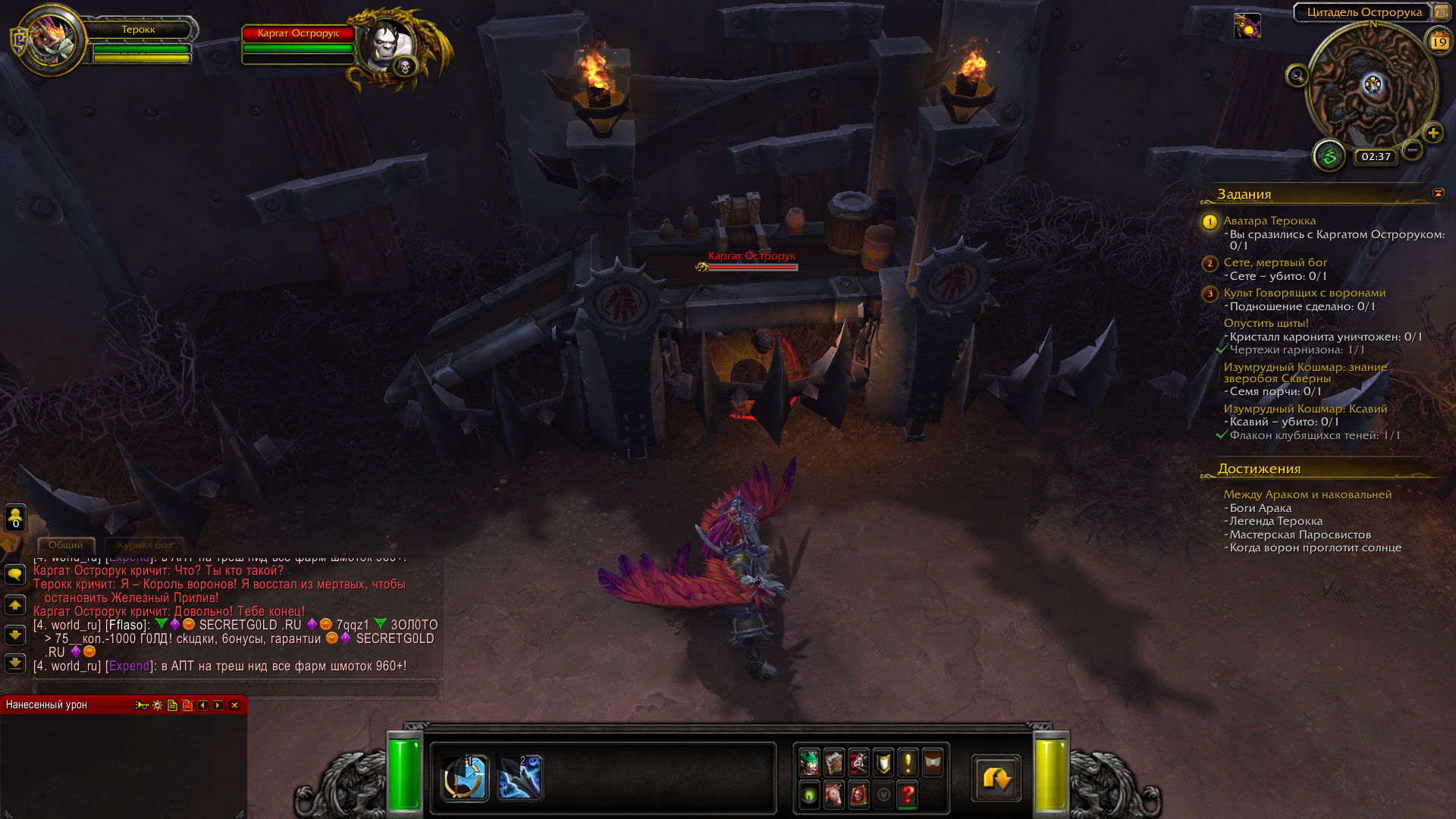Switch to the Журнал боя tab
The height and width of the screenshot is (819, 1456).
[x=144, y=545]
